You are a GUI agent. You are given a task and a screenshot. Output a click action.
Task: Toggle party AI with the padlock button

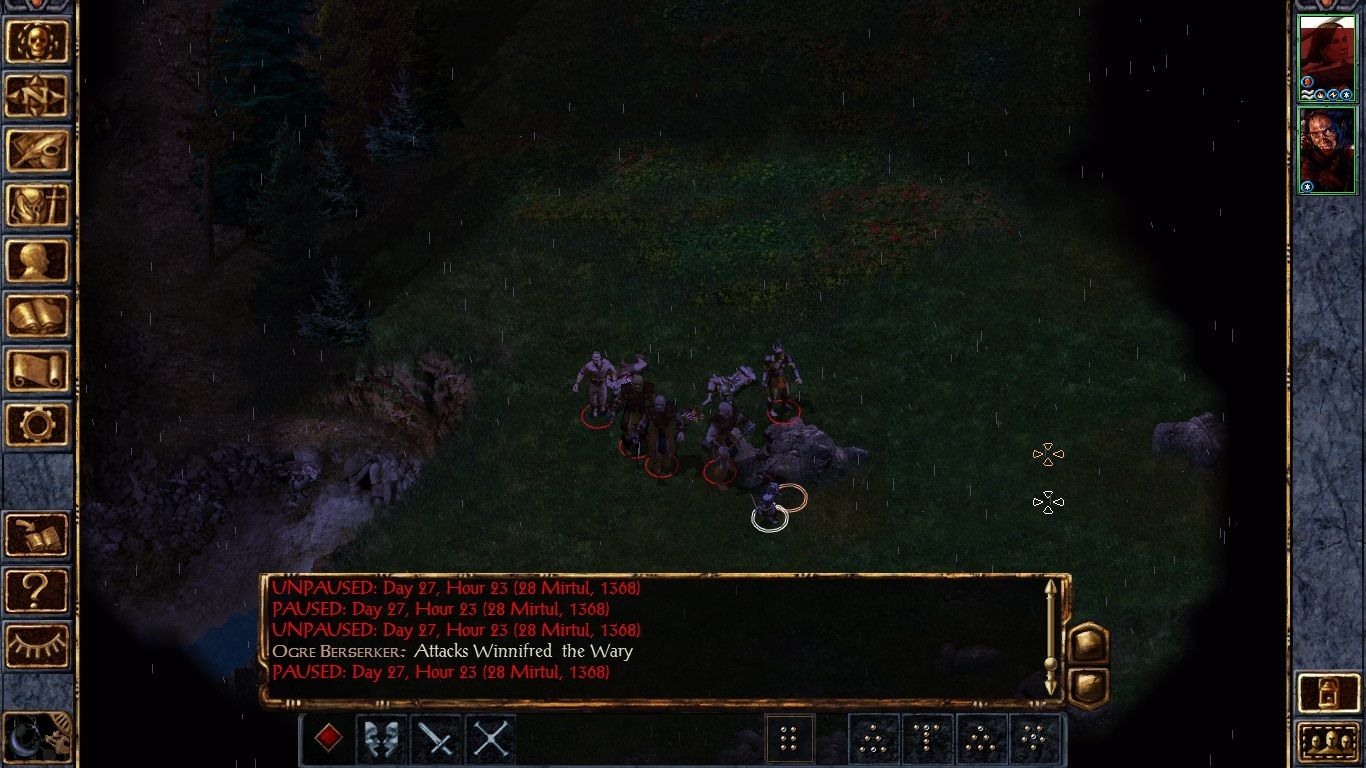[1328, 693]
